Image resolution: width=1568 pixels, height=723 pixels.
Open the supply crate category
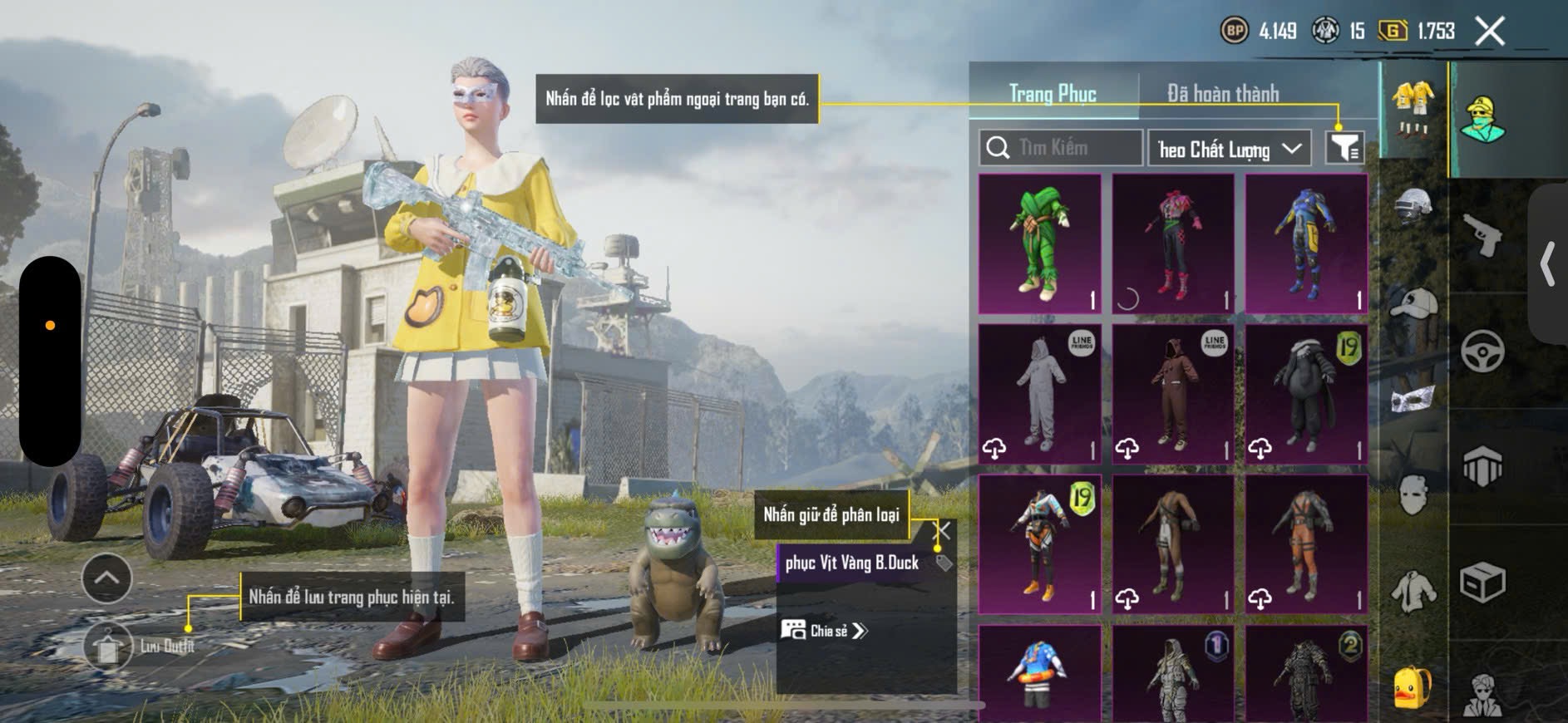1482,583
